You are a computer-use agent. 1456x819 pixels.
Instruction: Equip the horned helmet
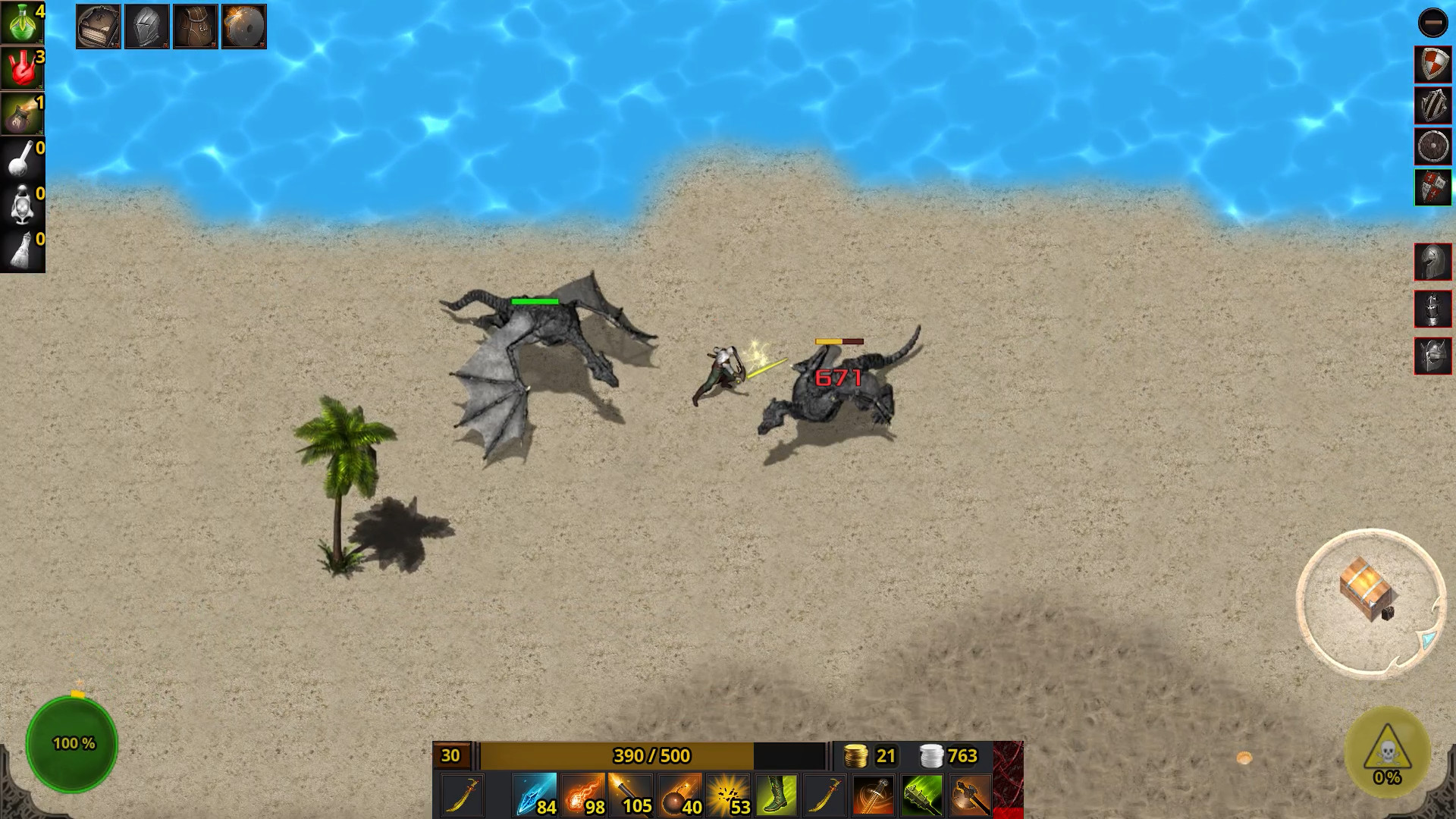click(x=1432, y=356)
